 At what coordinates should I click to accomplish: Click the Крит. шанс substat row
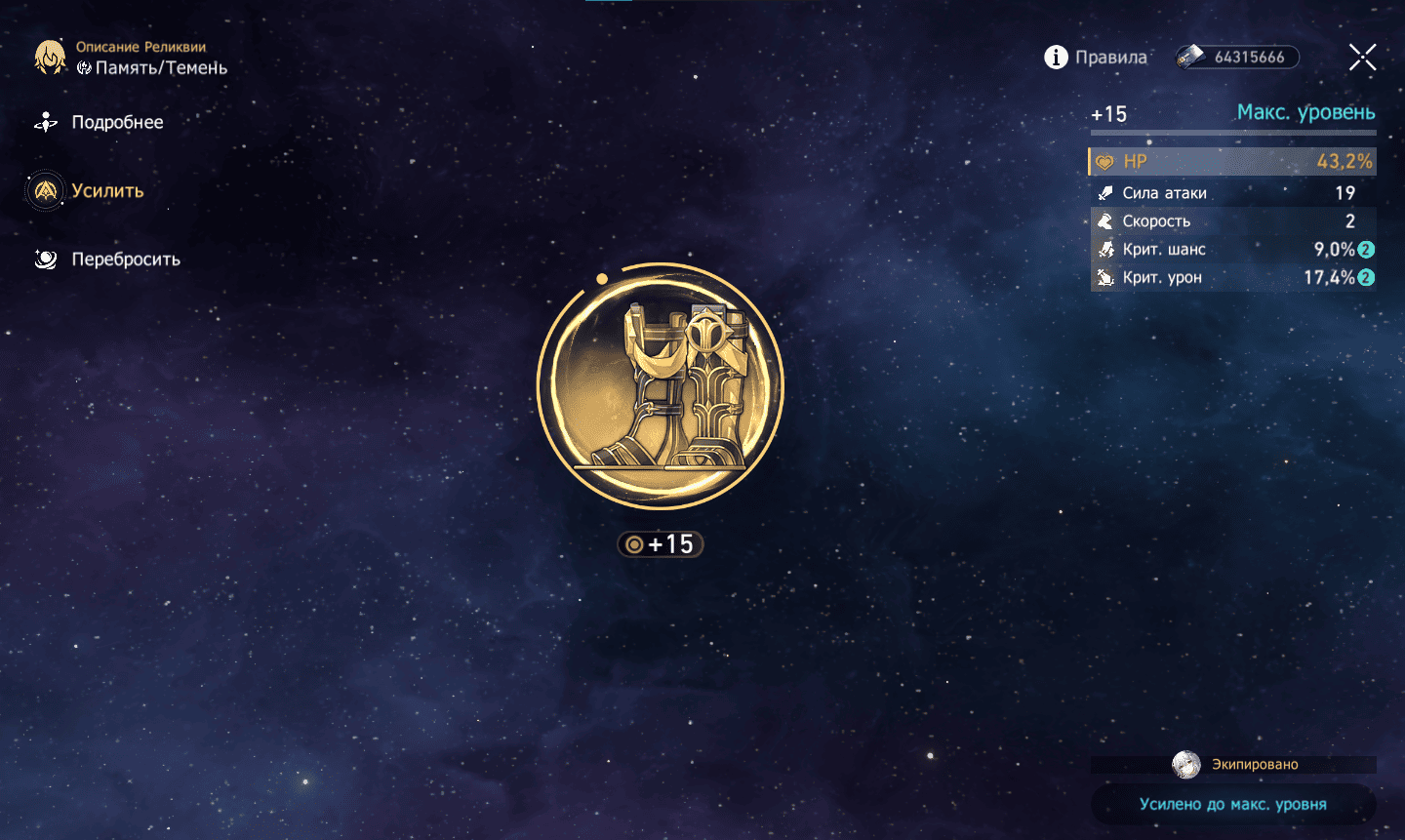[1232, 250]
